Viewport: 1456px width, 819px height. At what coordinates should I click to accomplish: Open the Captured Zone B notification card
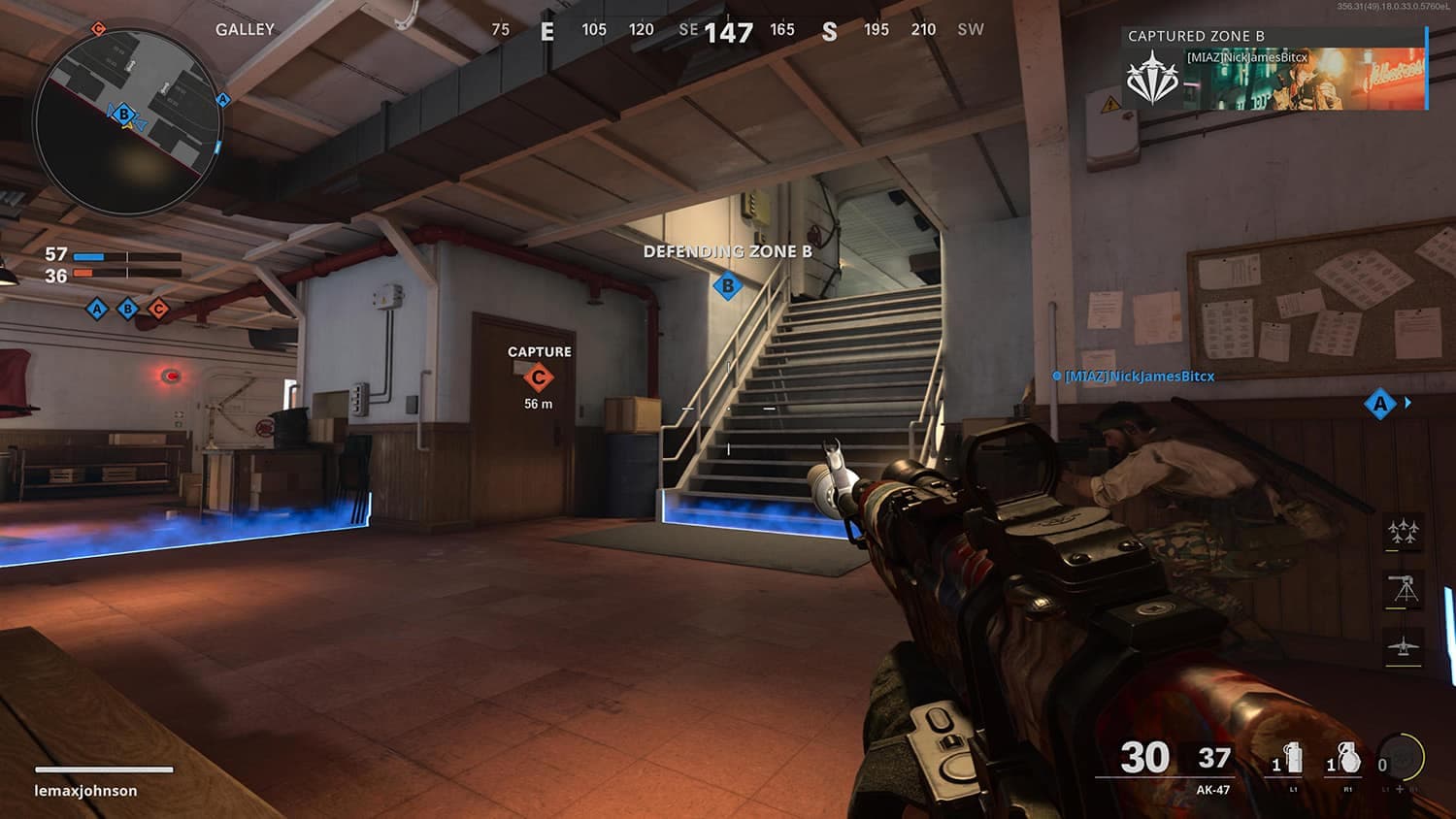pos(1274,69)
